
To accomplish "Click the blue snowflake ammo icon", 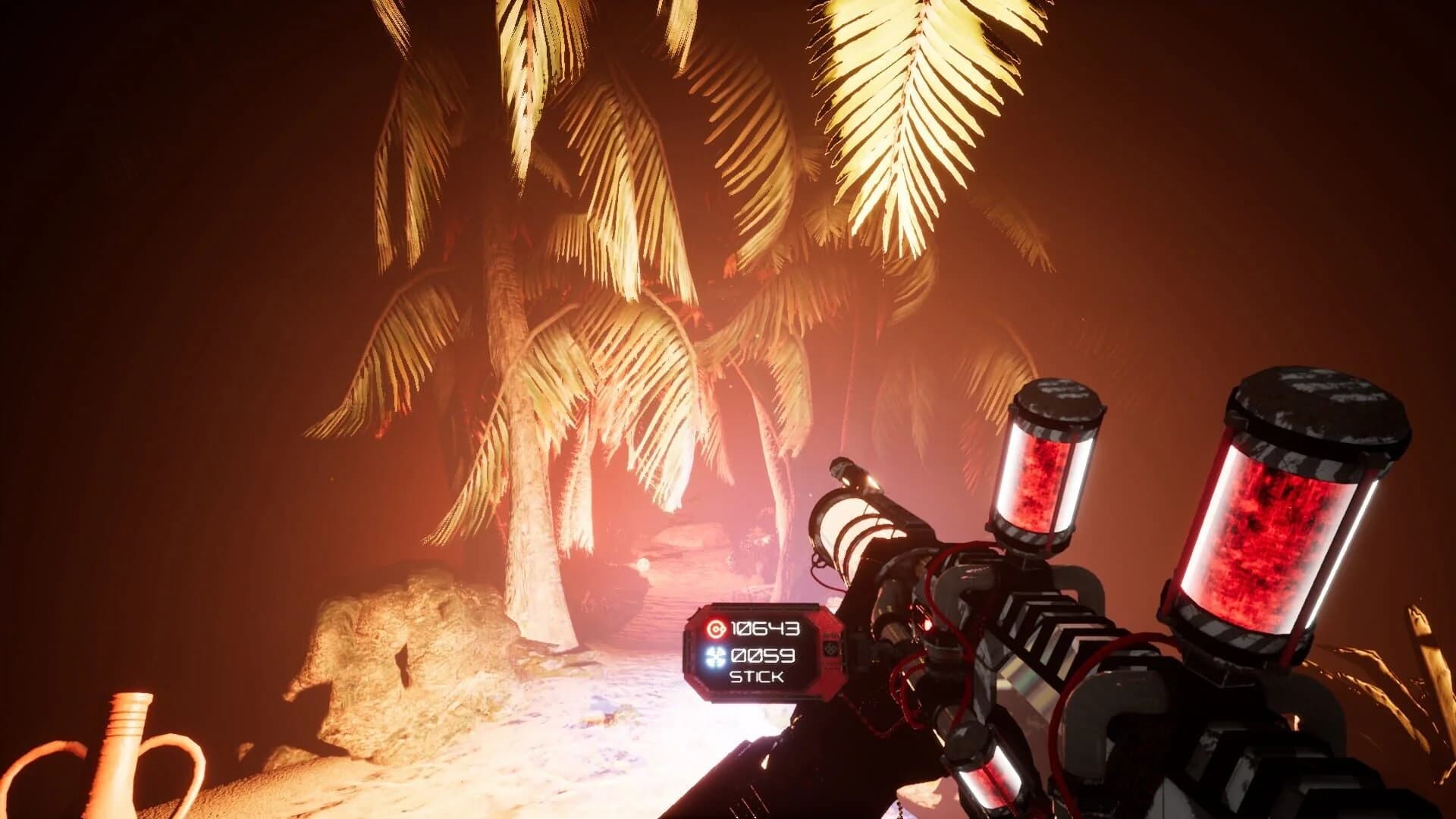I will [715, 657].
